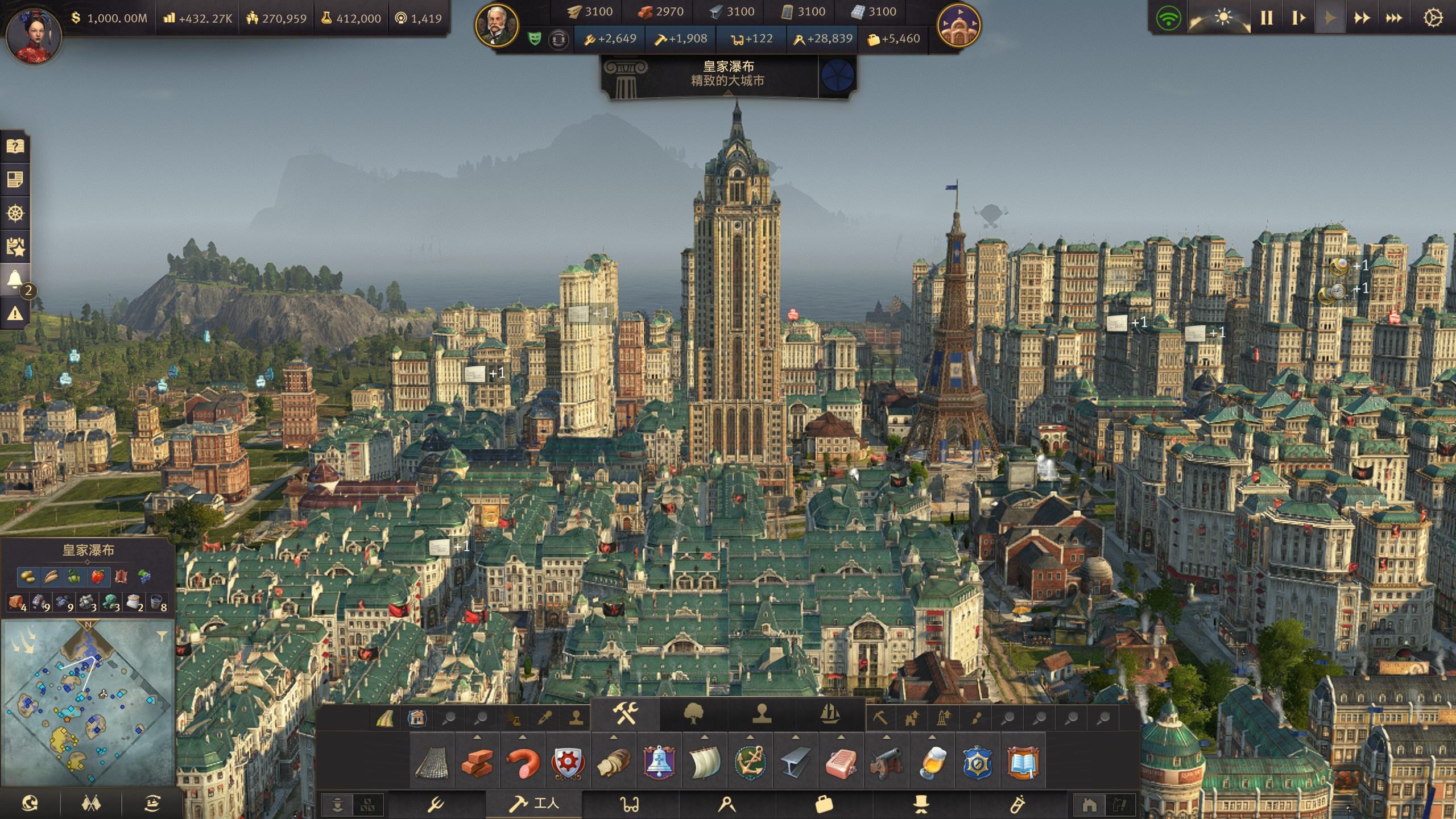
Task: Set game speed to triple fast-forward
Action: click(x=1393, y=18)
